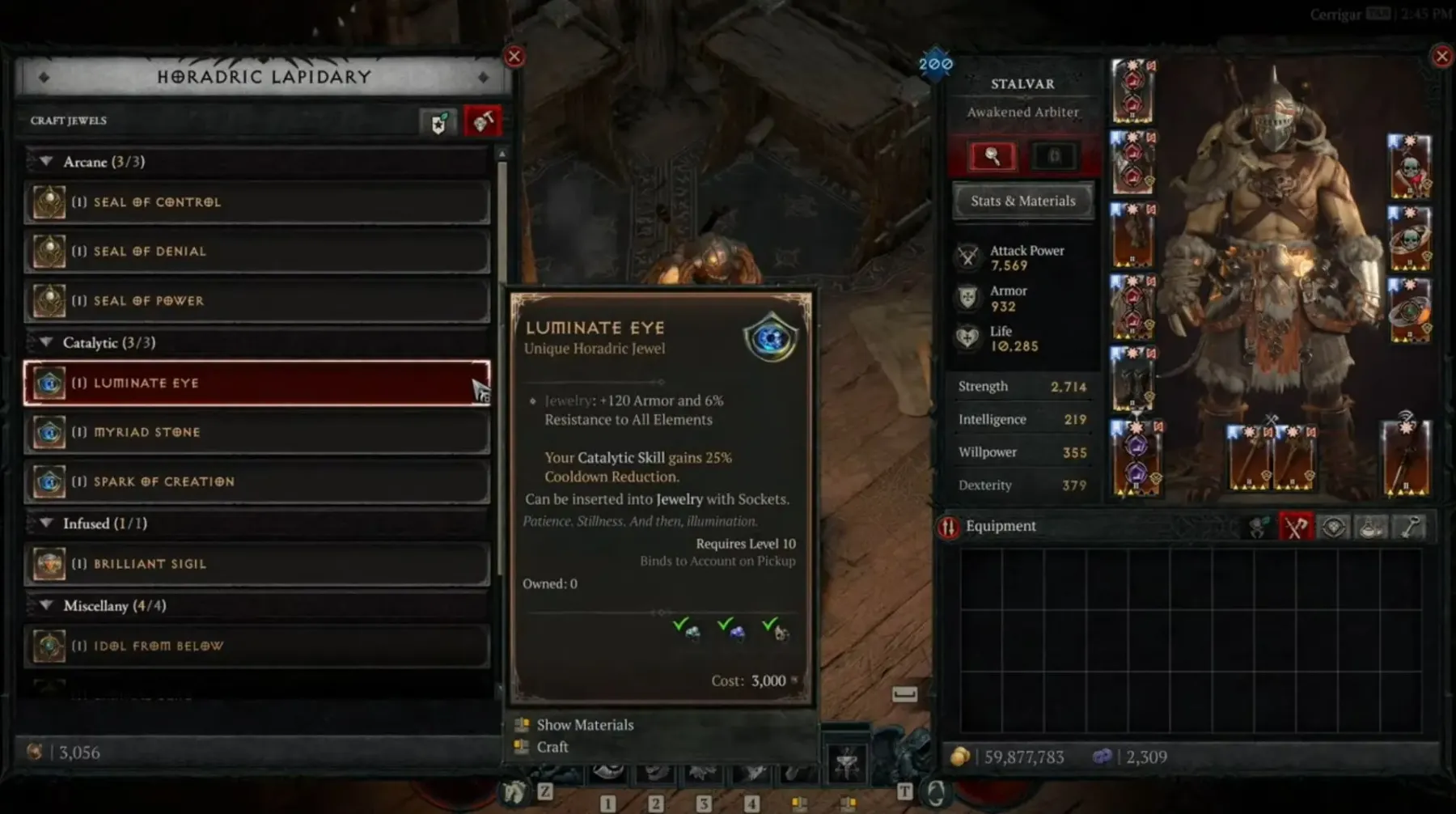Collapse the Infused jewel category
The width and height of the screenshot is (1456, 814).
[x=47, y=524]
